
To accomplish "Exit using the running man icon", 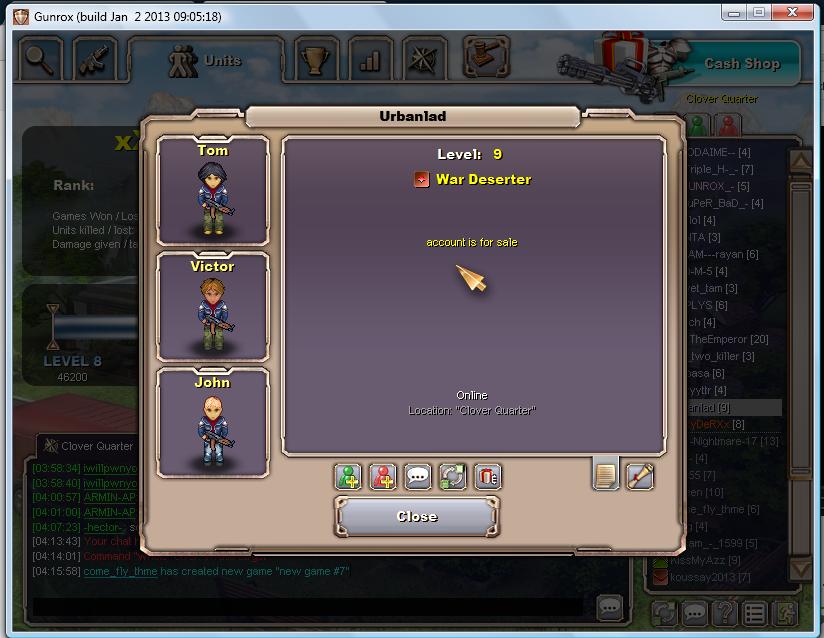I will click(787, 612).
